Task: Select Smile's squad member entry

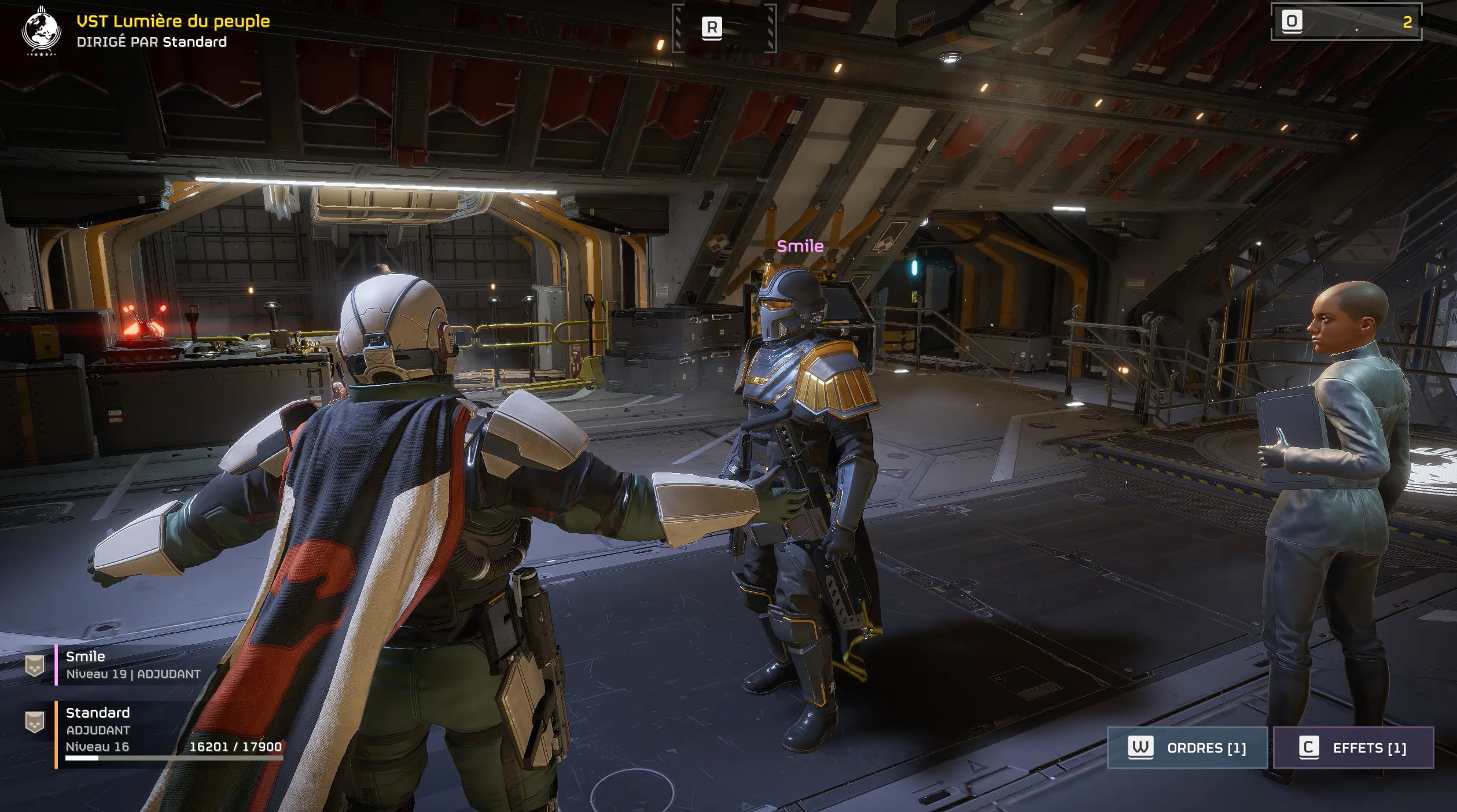Action: (x=133, y=665)
